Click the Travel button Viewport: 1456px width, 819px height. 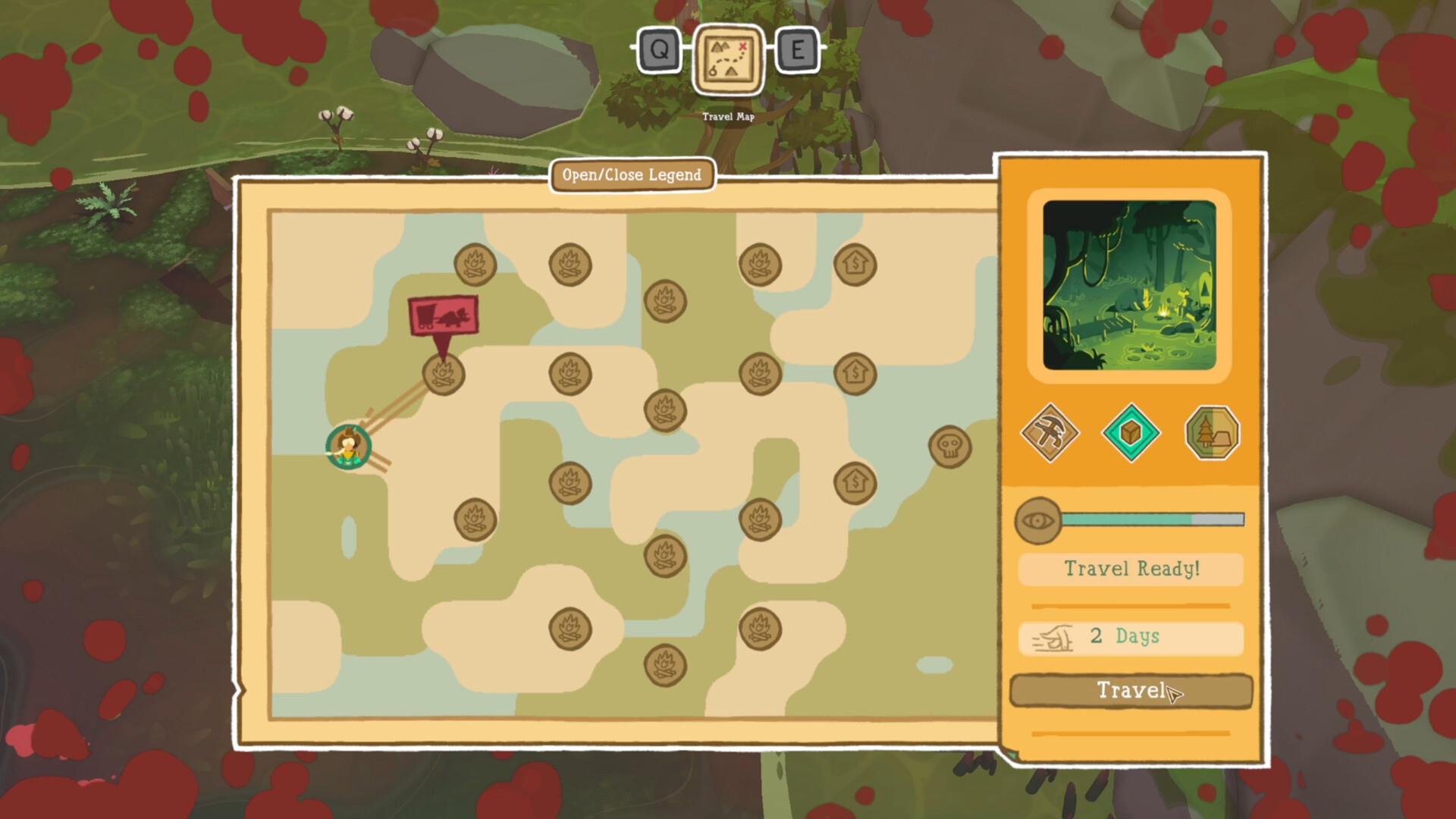coord(1130,692)
